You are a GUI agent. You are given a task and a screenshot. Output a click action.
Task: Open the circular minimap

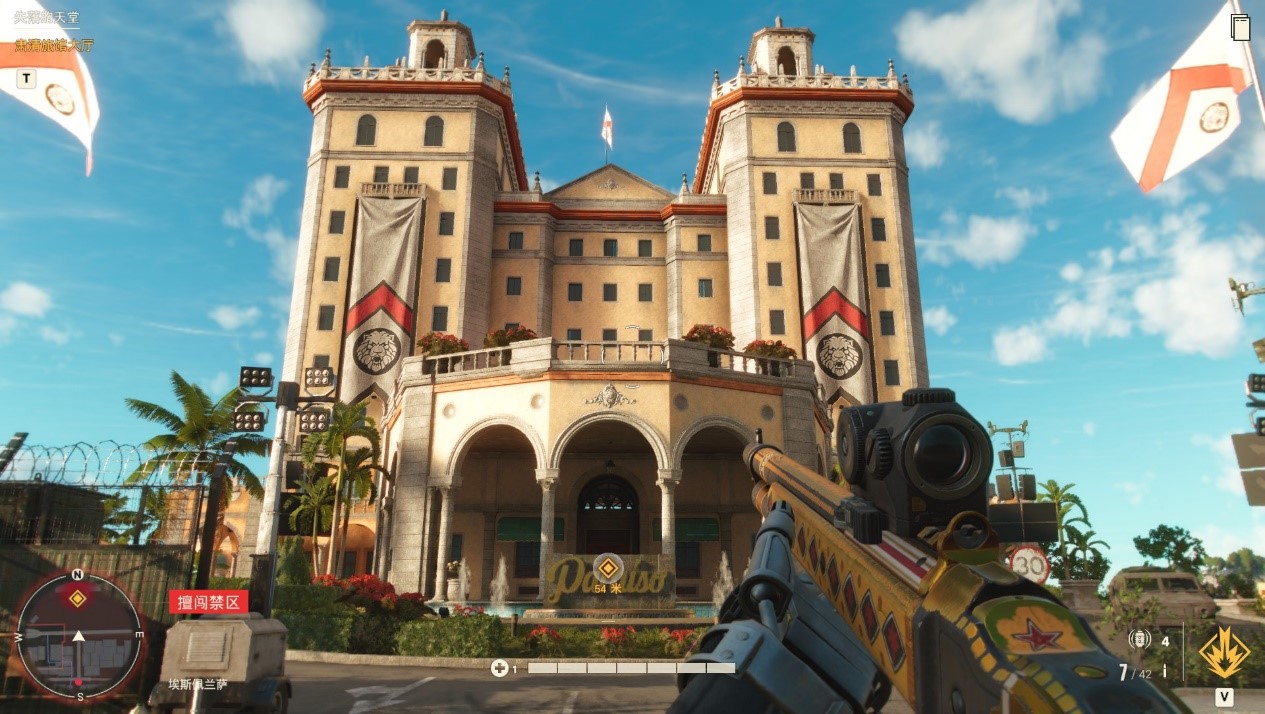pyautogui.click(x=78, y=636)
